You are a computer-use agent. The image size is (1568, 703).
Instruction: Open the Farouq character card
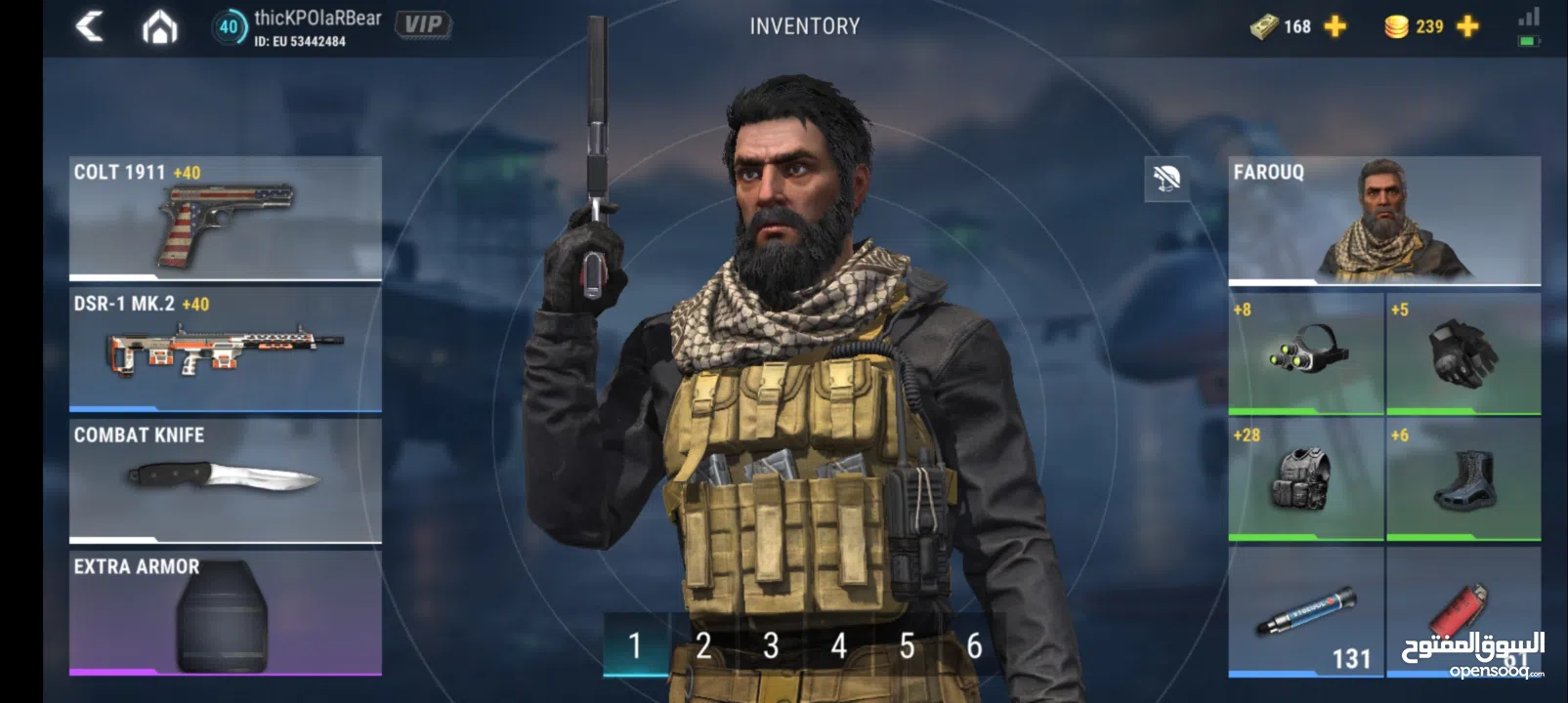[1383, 220]
